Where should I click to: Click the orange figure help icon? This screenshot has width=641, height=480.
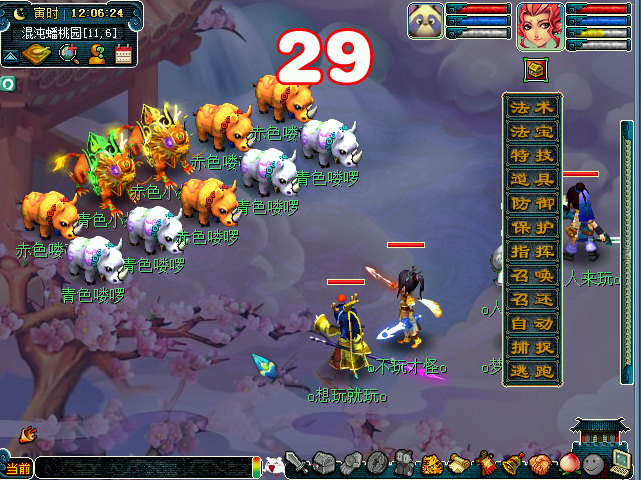point(97,54)
